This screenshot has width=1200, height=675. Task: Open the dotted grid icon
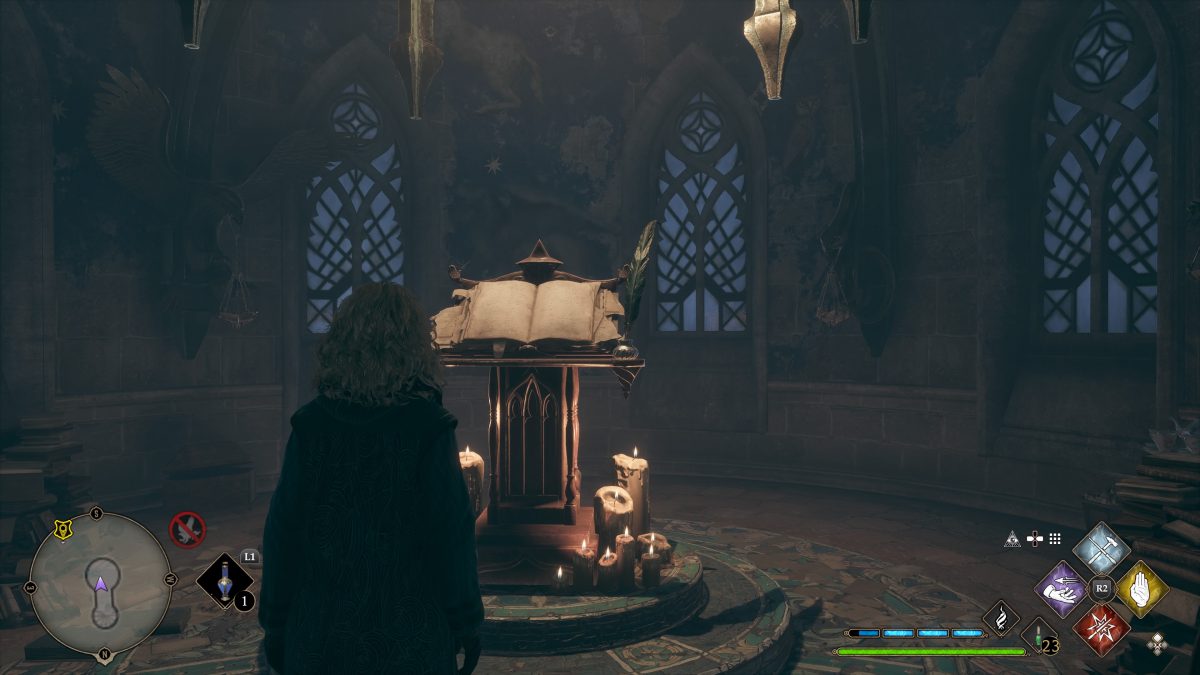(x=1055, y=539)
